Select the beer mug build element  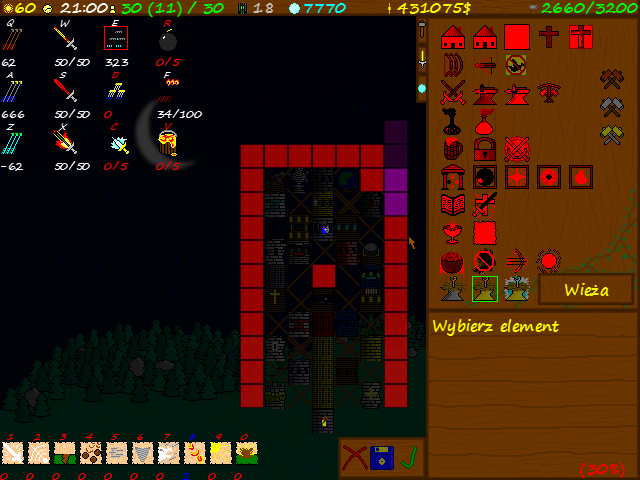click(x=453, y=150)
